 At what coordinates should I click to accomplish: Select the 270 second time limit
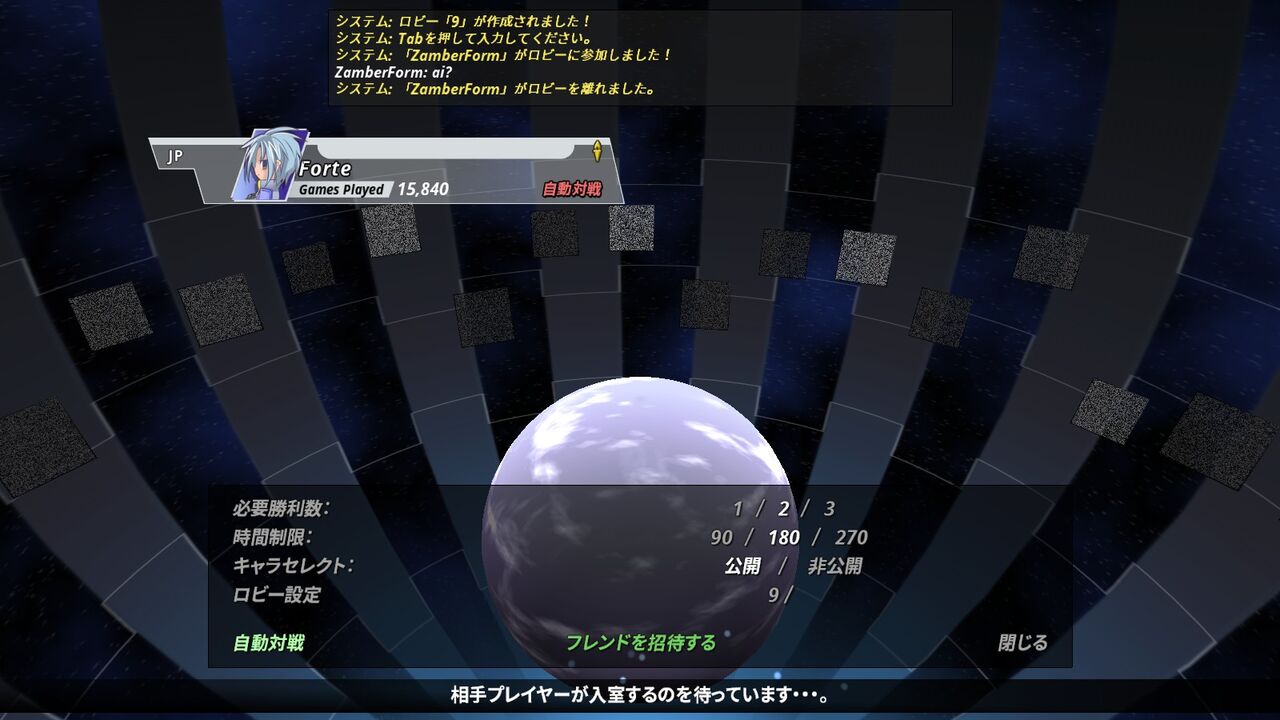pyautogui.click(x=849, y=536)
